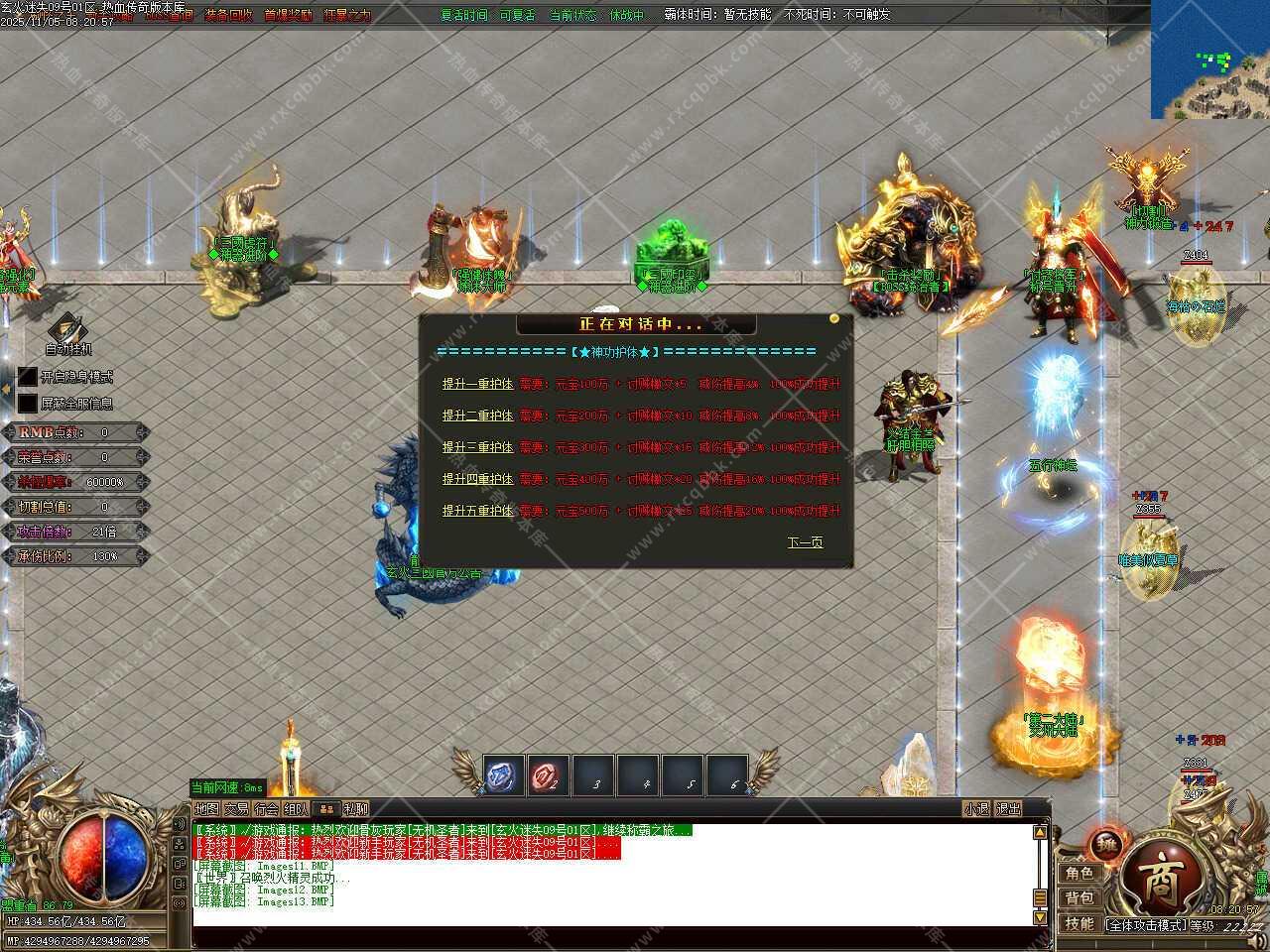The height and width of the screenshot is (952, 1270).
Task: Click the 退出 exit button
Action: click(x=1007, y=809)
